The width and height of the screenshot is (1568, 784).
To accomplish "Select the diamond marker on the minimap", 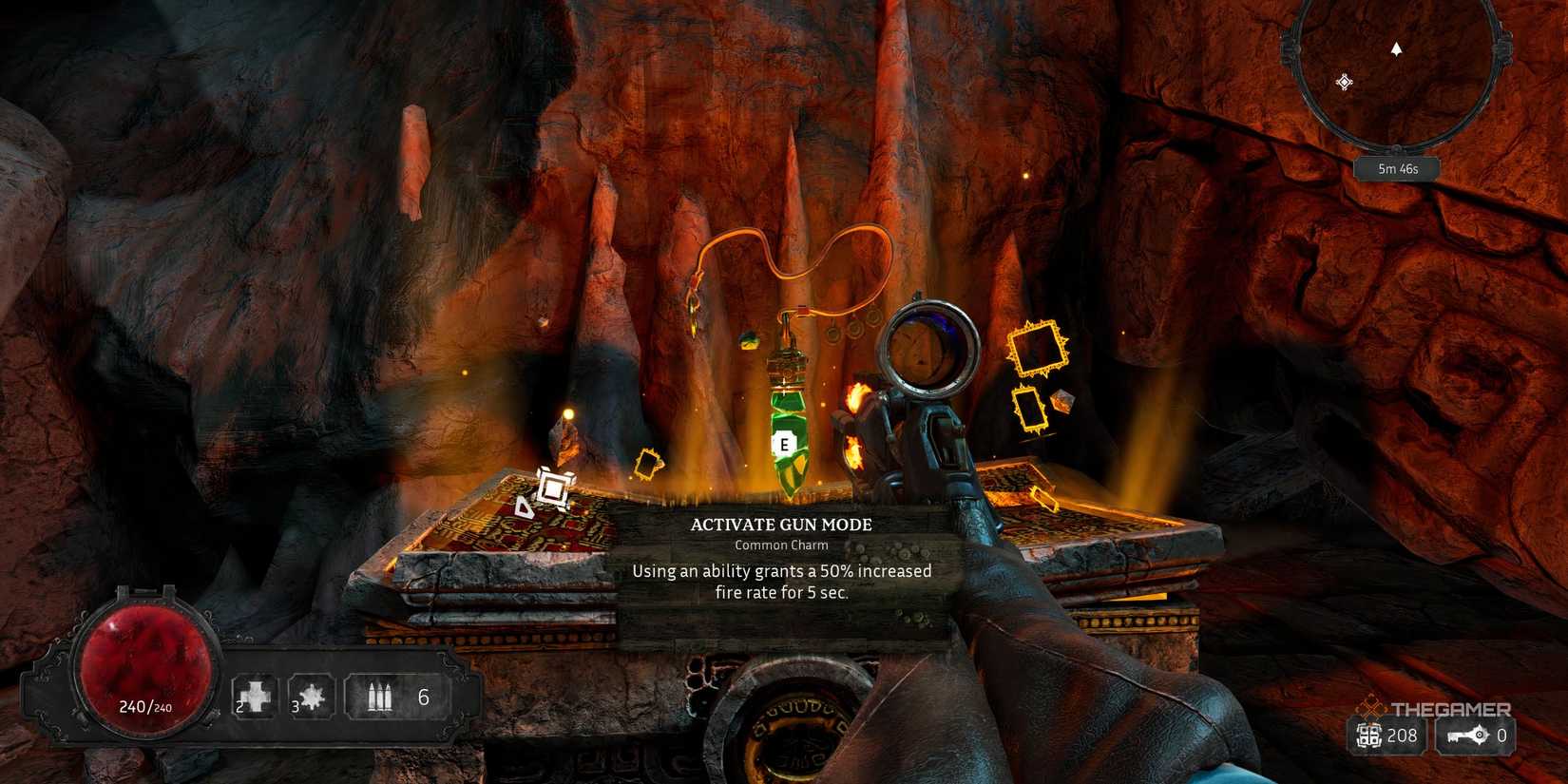I will (1344, 83).
